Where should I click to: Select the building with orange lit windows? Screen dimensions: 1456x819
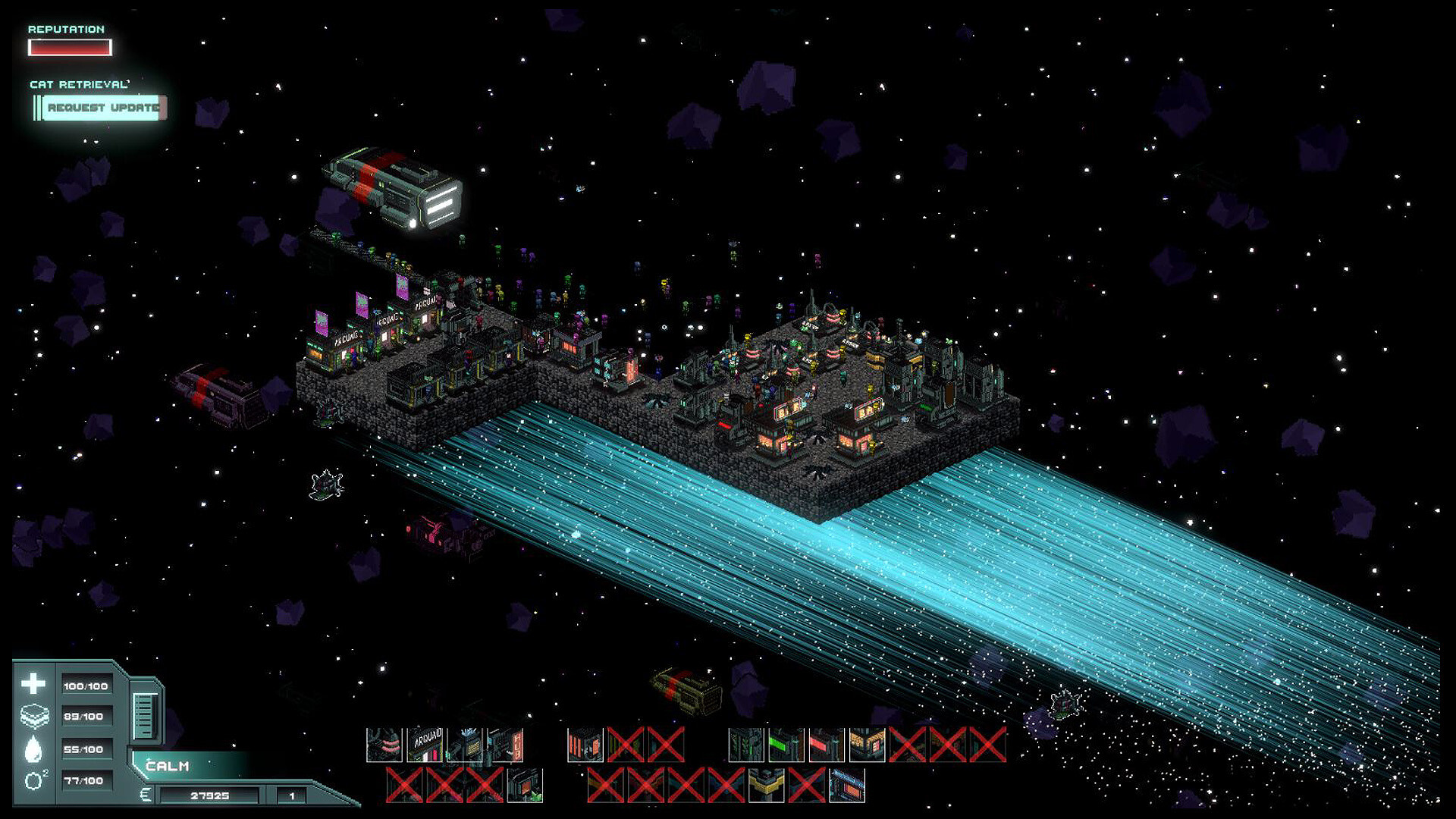(x=867, y=744)
